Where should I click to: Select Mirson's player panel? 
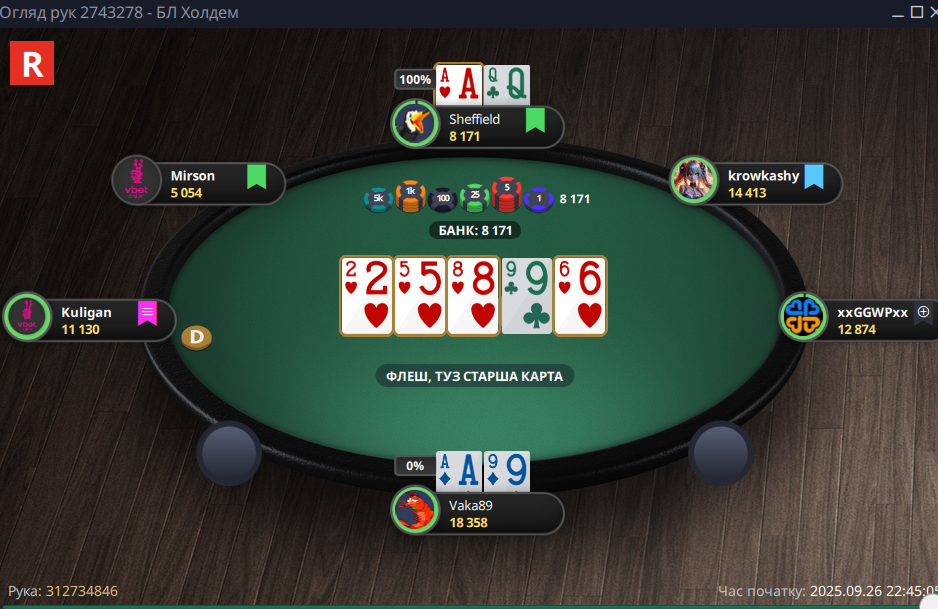pos(200,183)
